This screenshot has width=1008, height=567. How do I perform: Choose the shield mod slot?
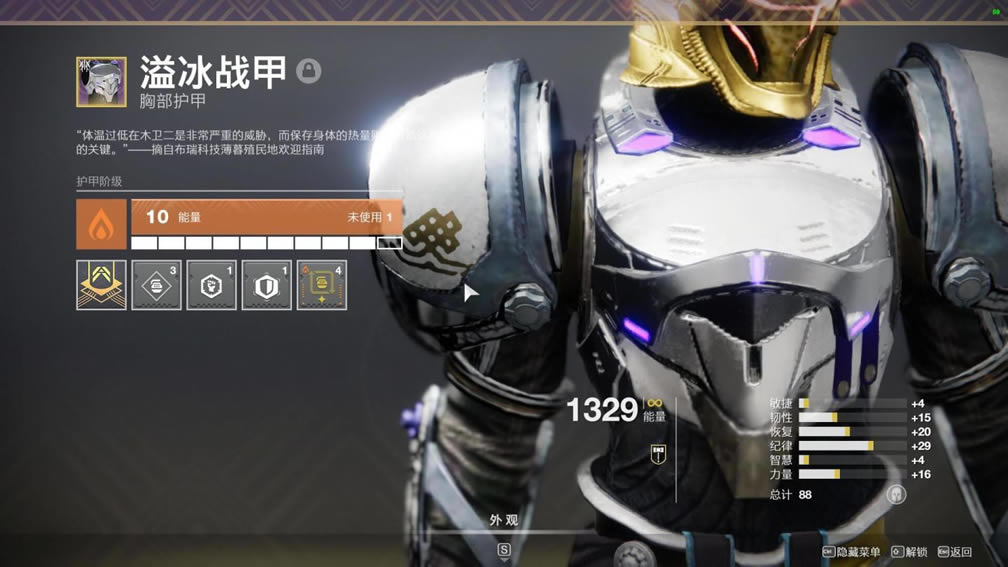point(266,285)
